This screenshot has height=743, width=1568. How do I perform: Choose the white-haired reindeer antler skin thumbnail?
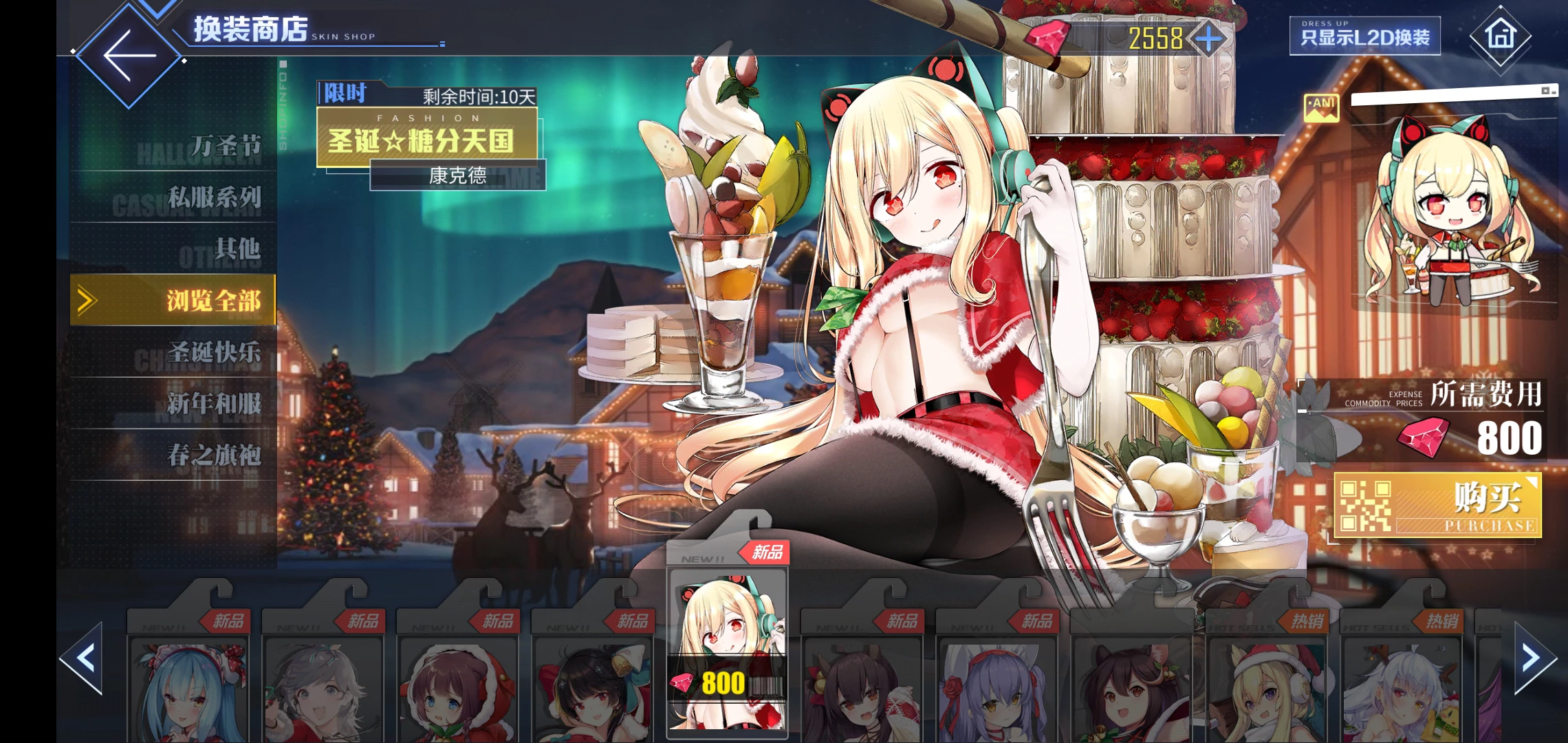pyautogui.click(x=1401, y=688)
